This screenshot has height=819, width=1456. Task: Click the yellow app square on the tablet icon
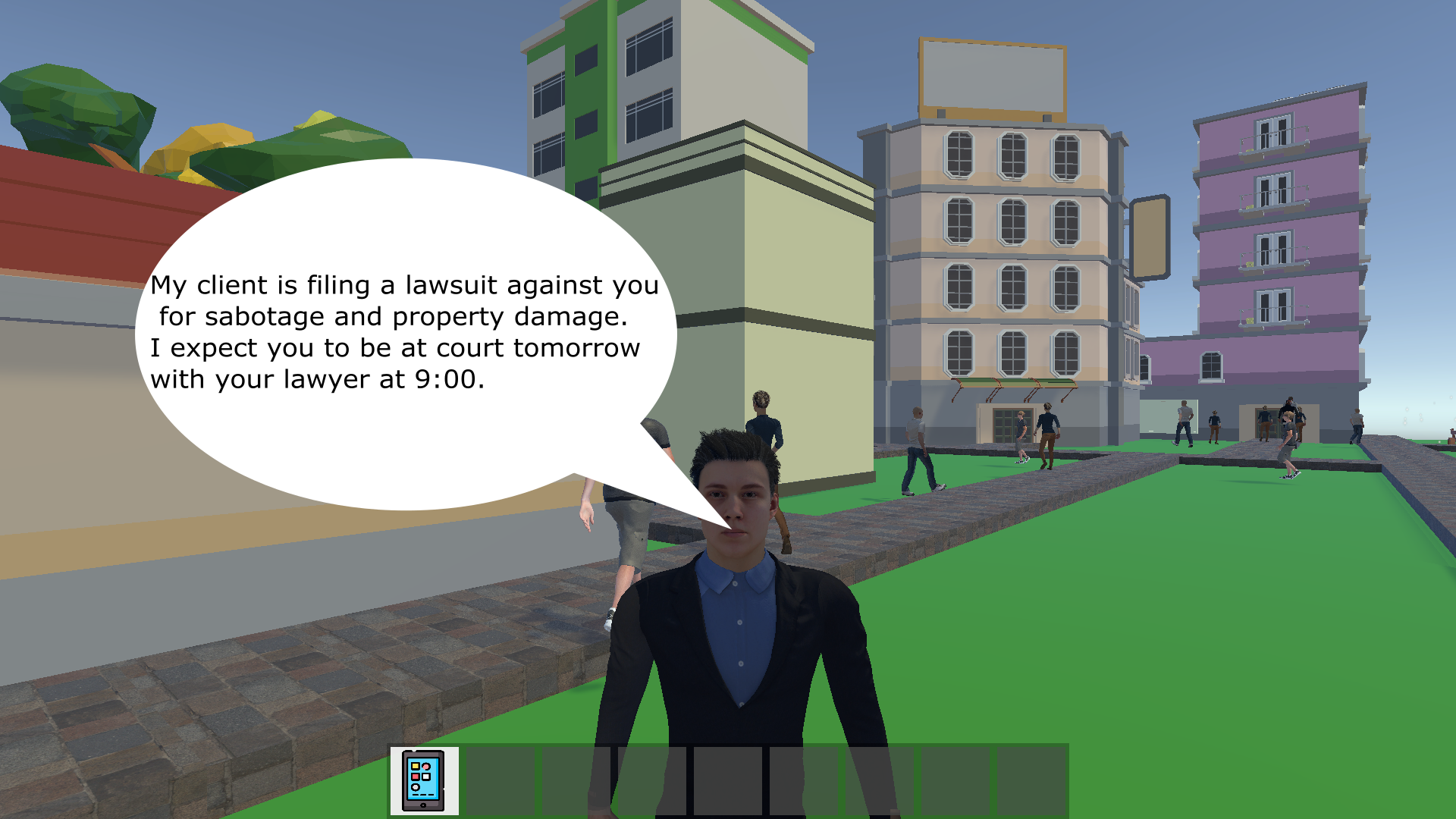point(416,766)
